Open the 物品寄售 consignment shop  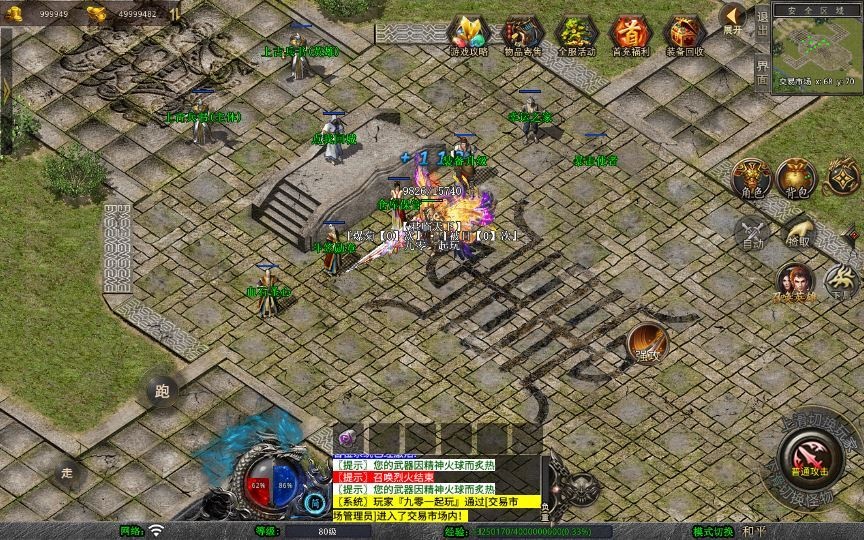click(522, 34)
